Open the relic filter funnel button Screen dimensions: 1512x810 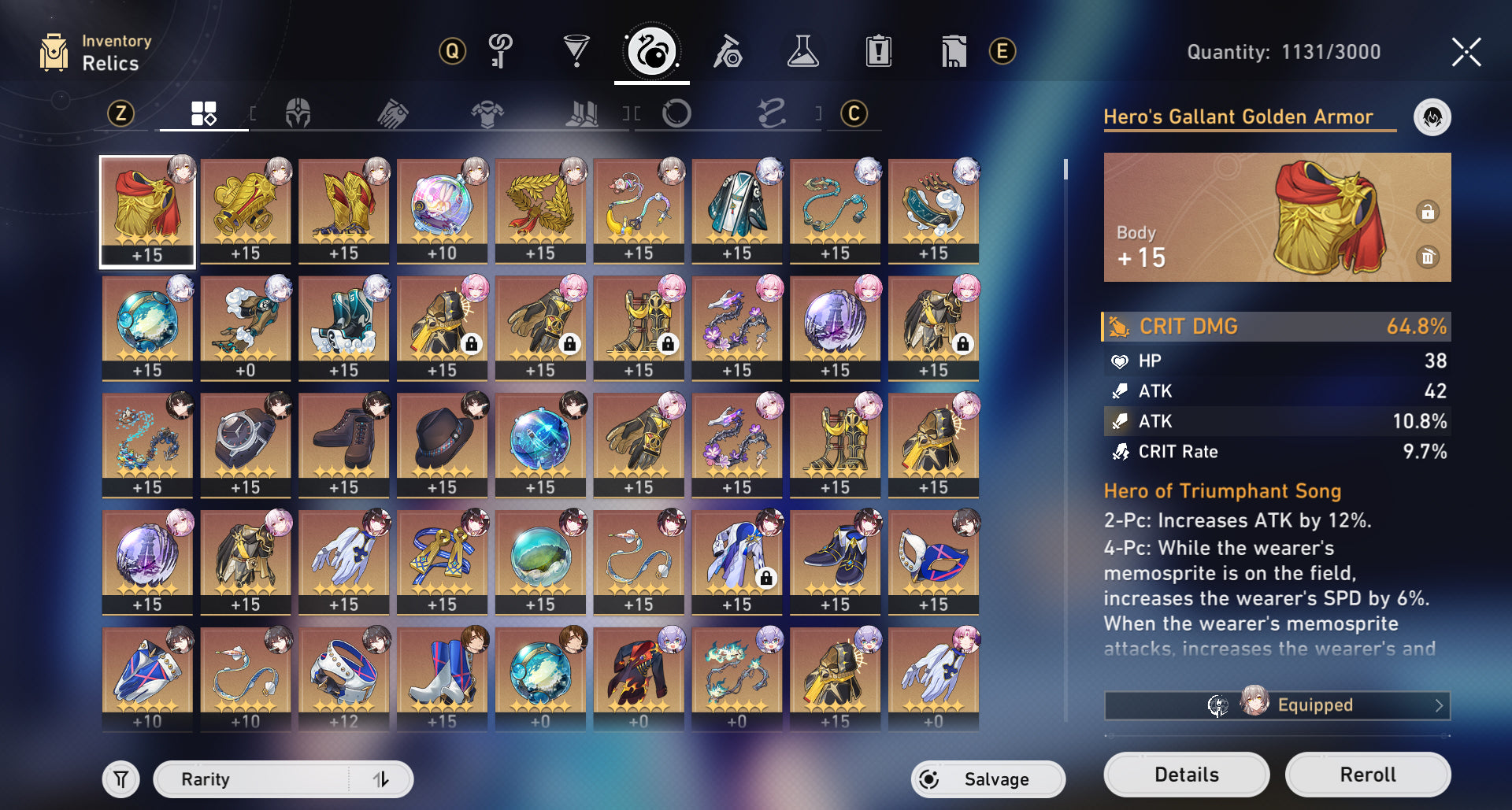(121, 779)
